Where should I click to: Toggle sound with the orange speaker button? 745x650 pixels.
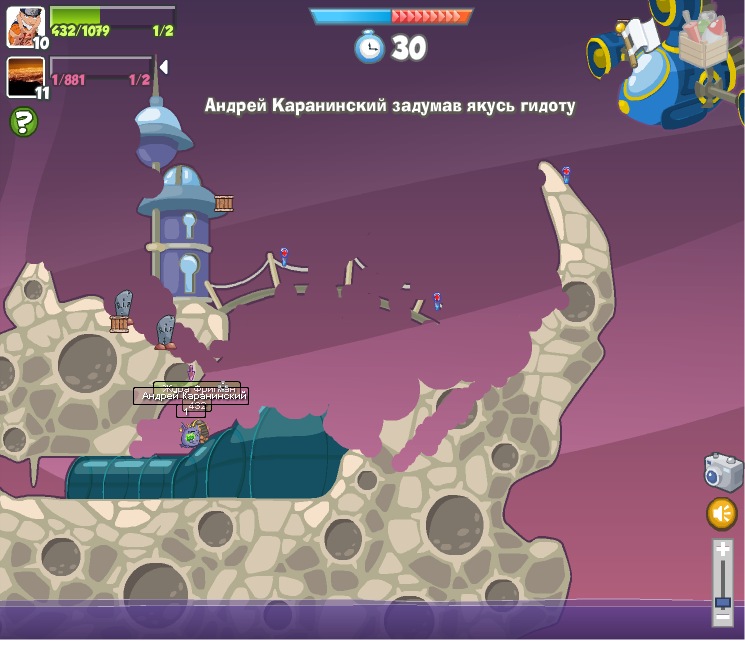722,514
